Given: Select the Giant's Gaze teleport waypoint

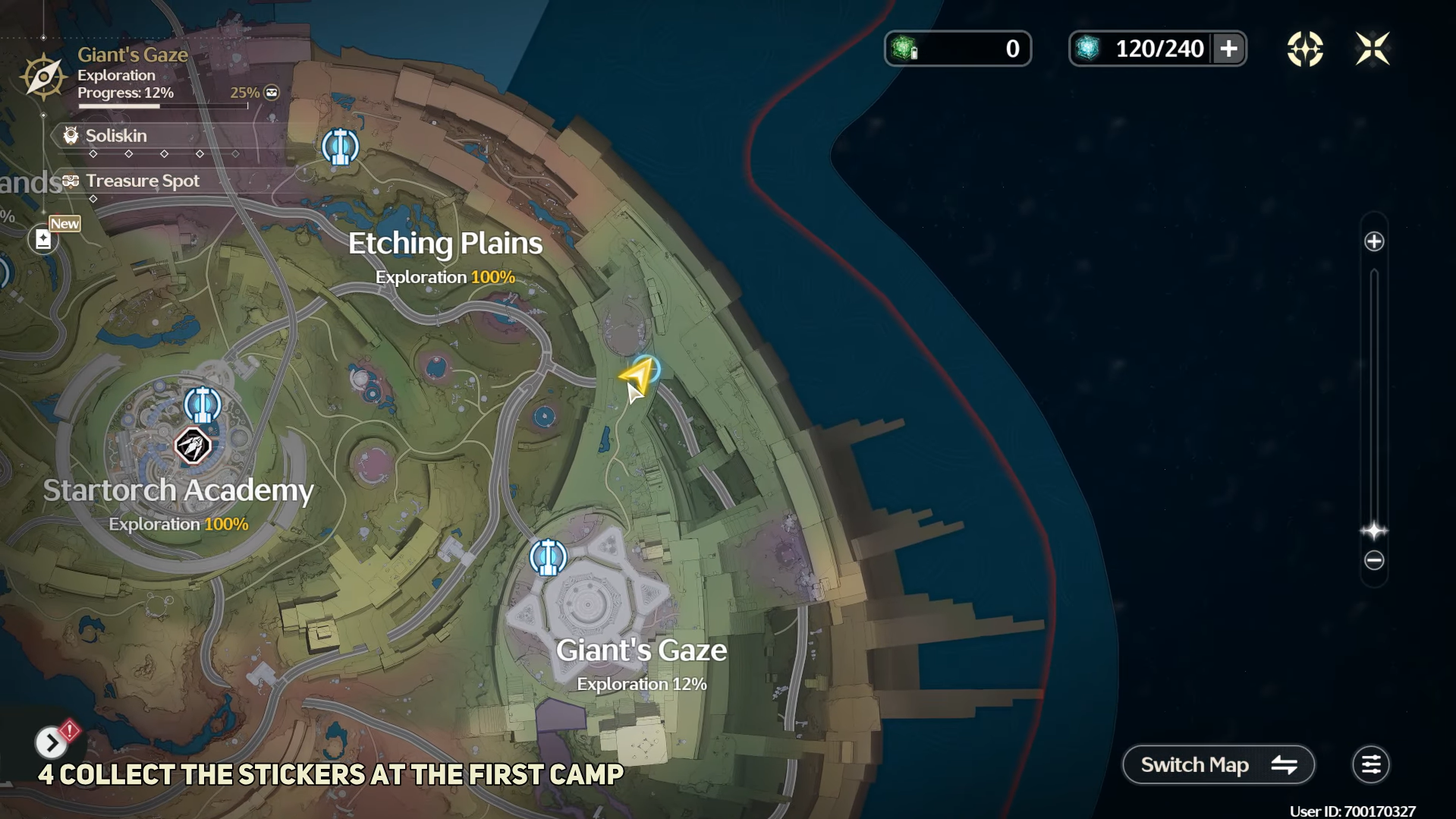Looking at the screenshot, I should (547, 558).
